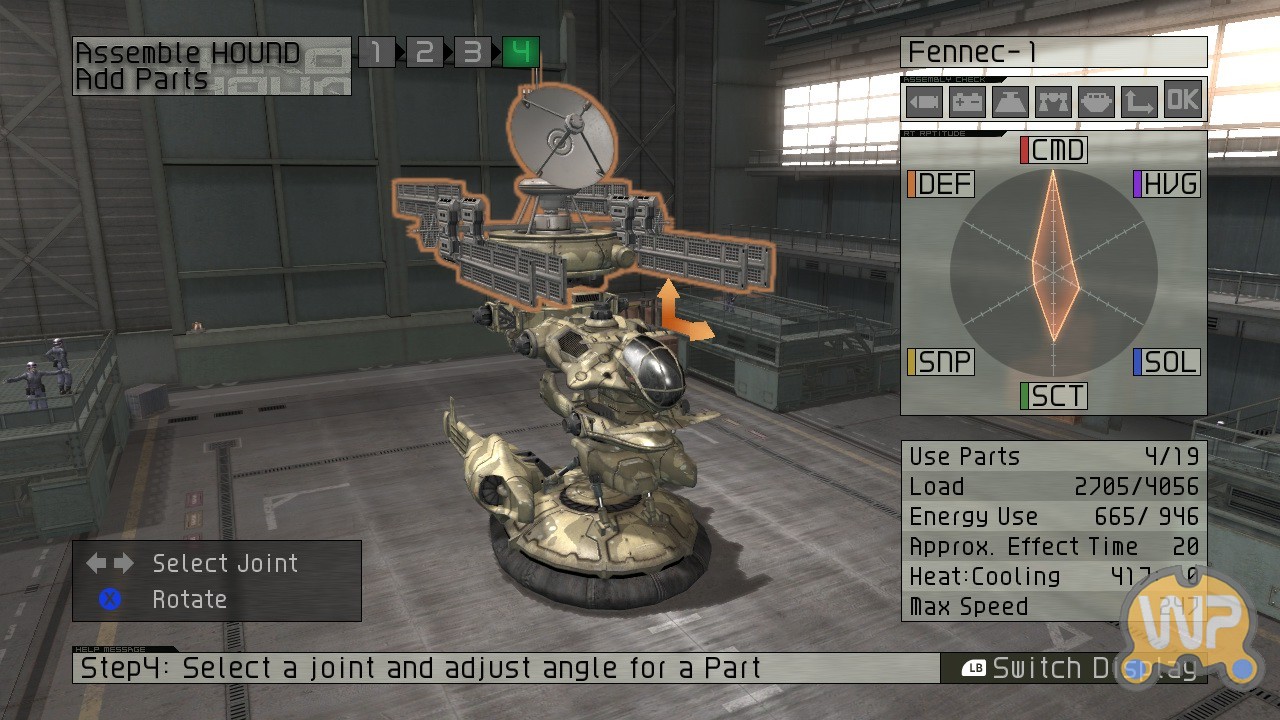Click the cockpit-shaped assembly check icon

pyautogui.click(x=1096, y=101)
